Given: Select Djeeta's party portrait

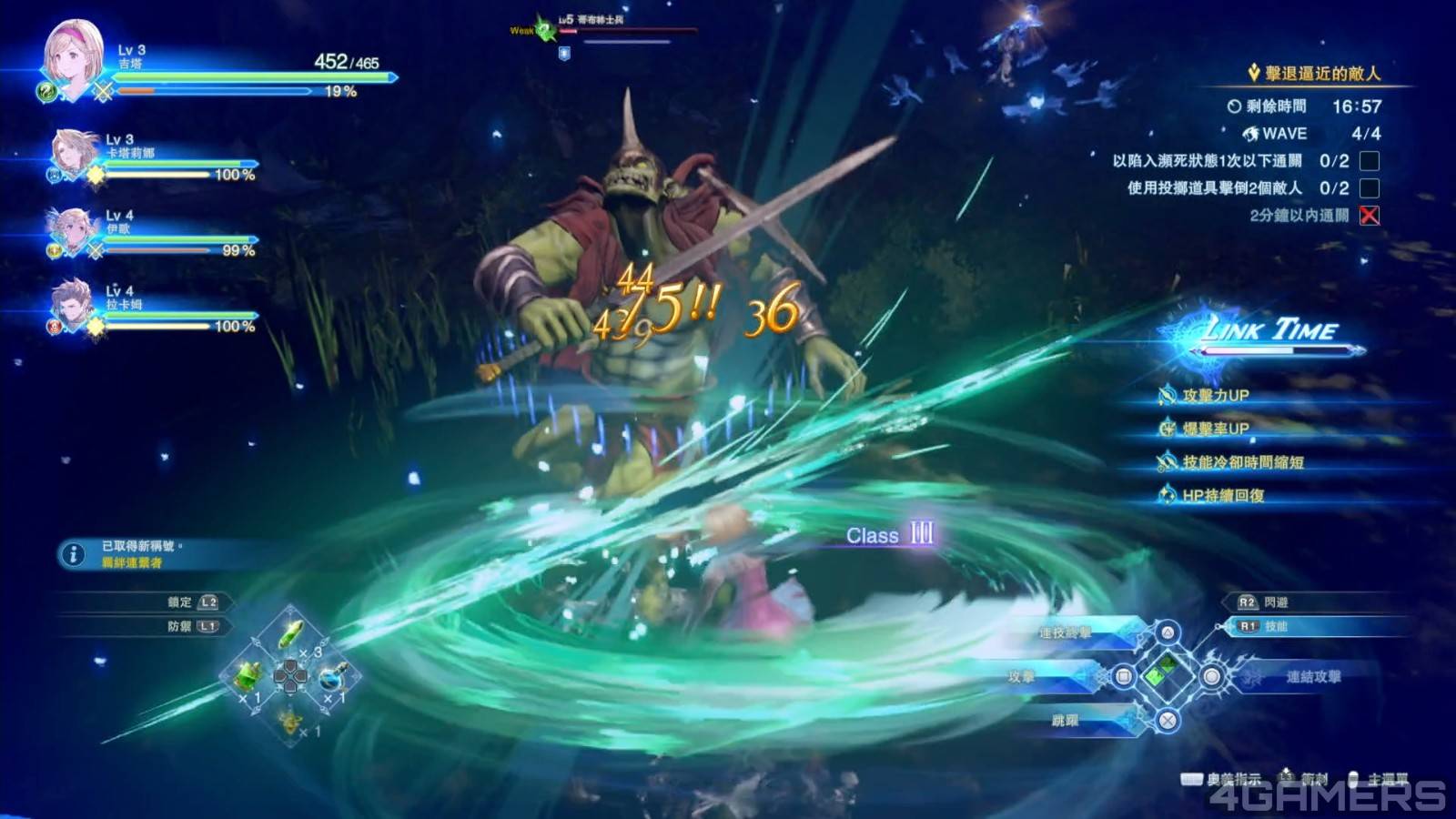Looking at the screenshot, I should pos(73,56).
